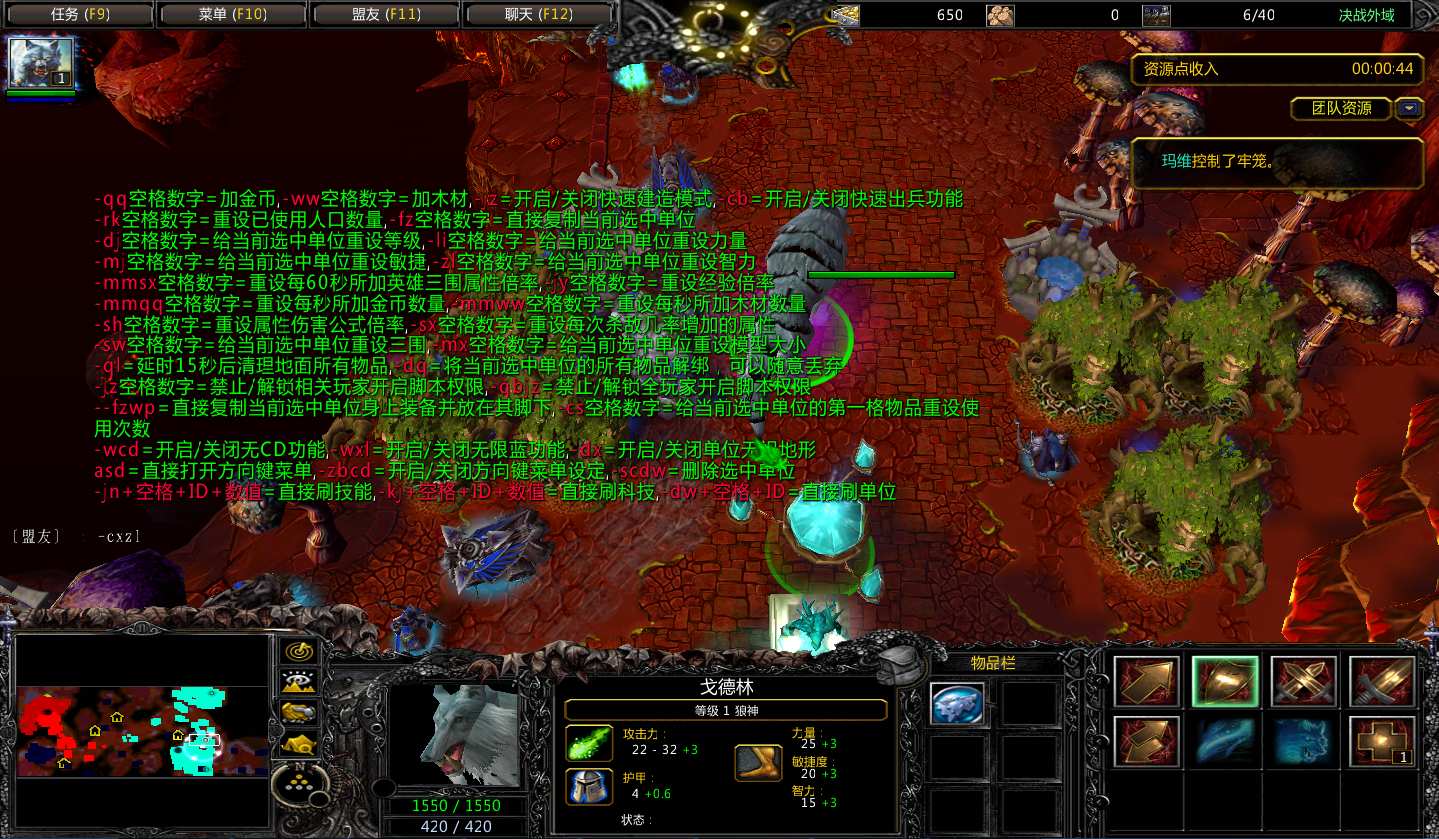The width and height of the screenshot is (1439, 839).
Task: Open the 任务 (F9) quests menu
Action: tap(78, 15)
